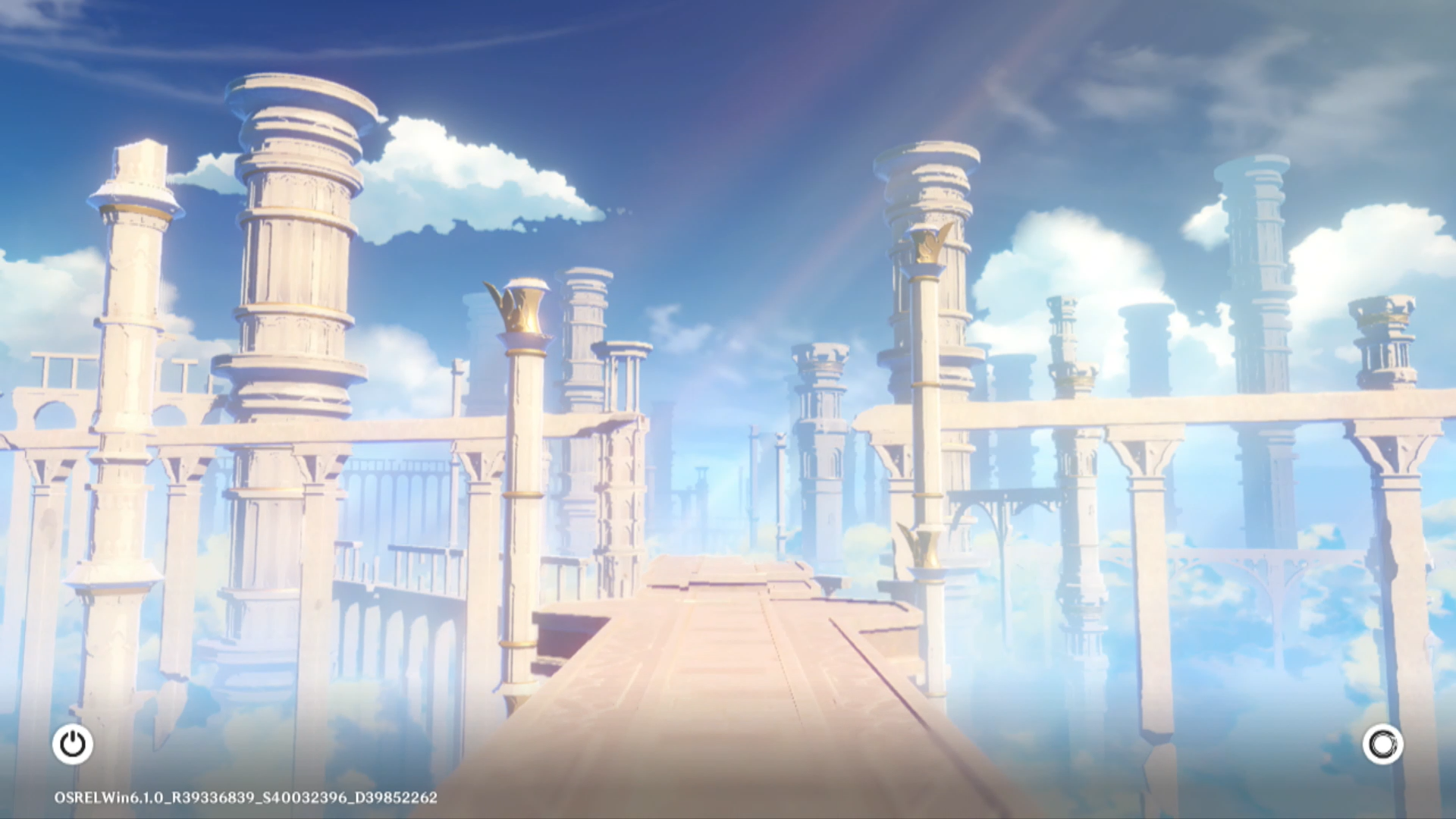
Task: Open the circular ring icon button
Action: pyautogui.click(x=1382, y=744)
